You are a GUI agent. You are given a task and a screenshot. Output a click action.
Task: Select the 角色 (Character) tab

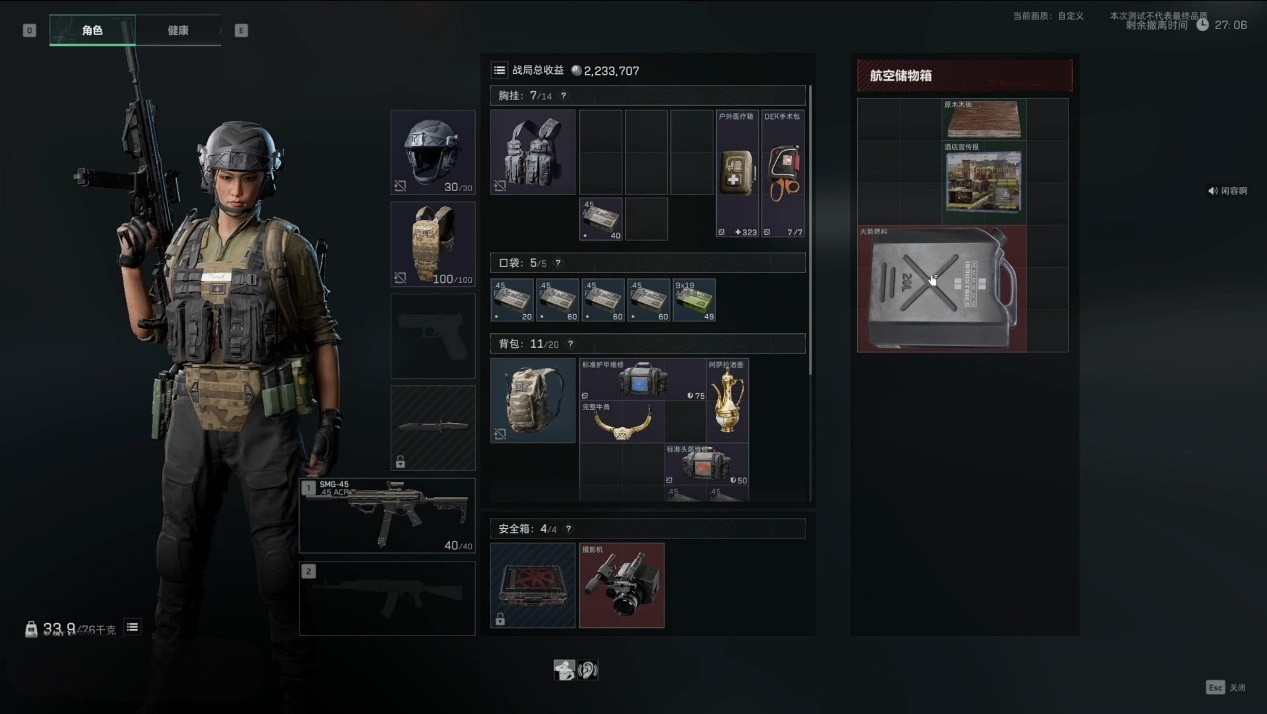92,31
